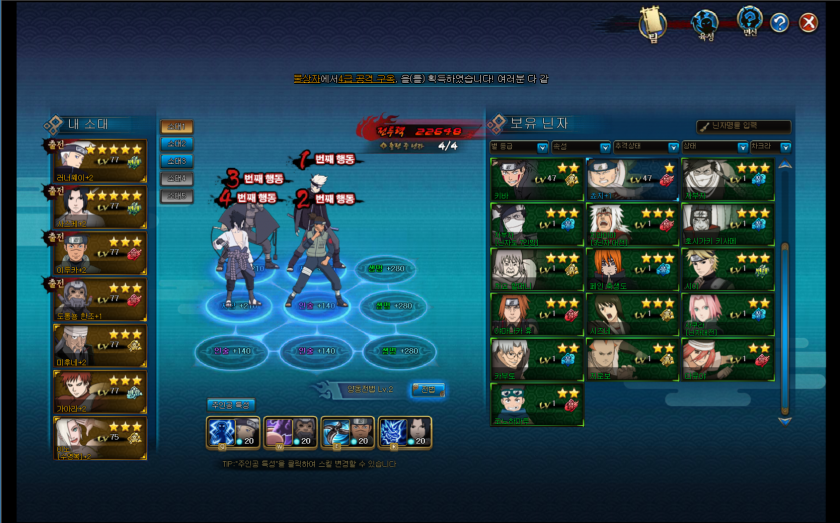Click the 주인공 특성 button

232,404
